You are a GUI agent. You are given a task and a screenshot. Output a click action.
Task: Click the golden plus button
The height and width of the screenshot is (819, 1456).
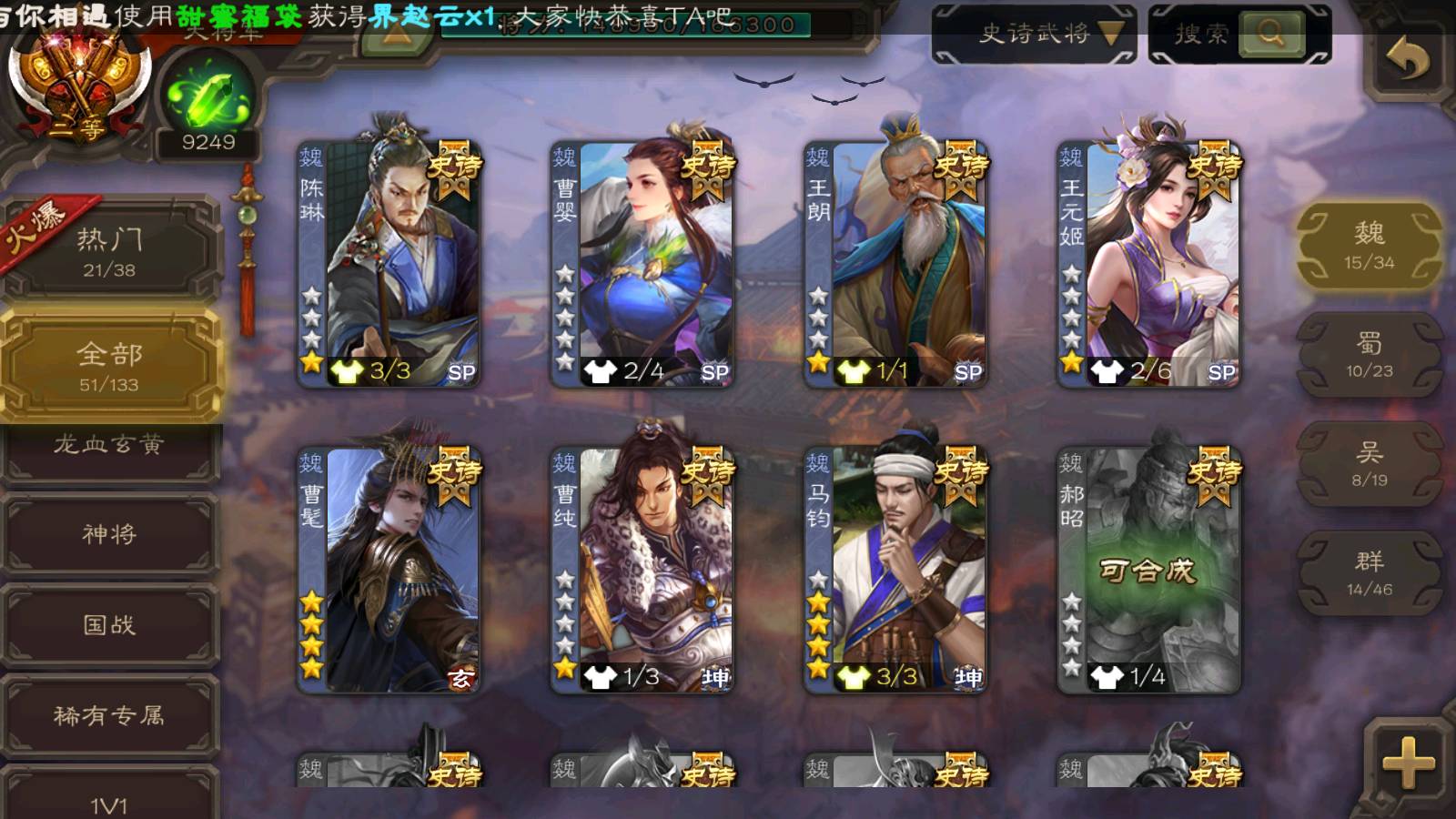(1408, 763)
